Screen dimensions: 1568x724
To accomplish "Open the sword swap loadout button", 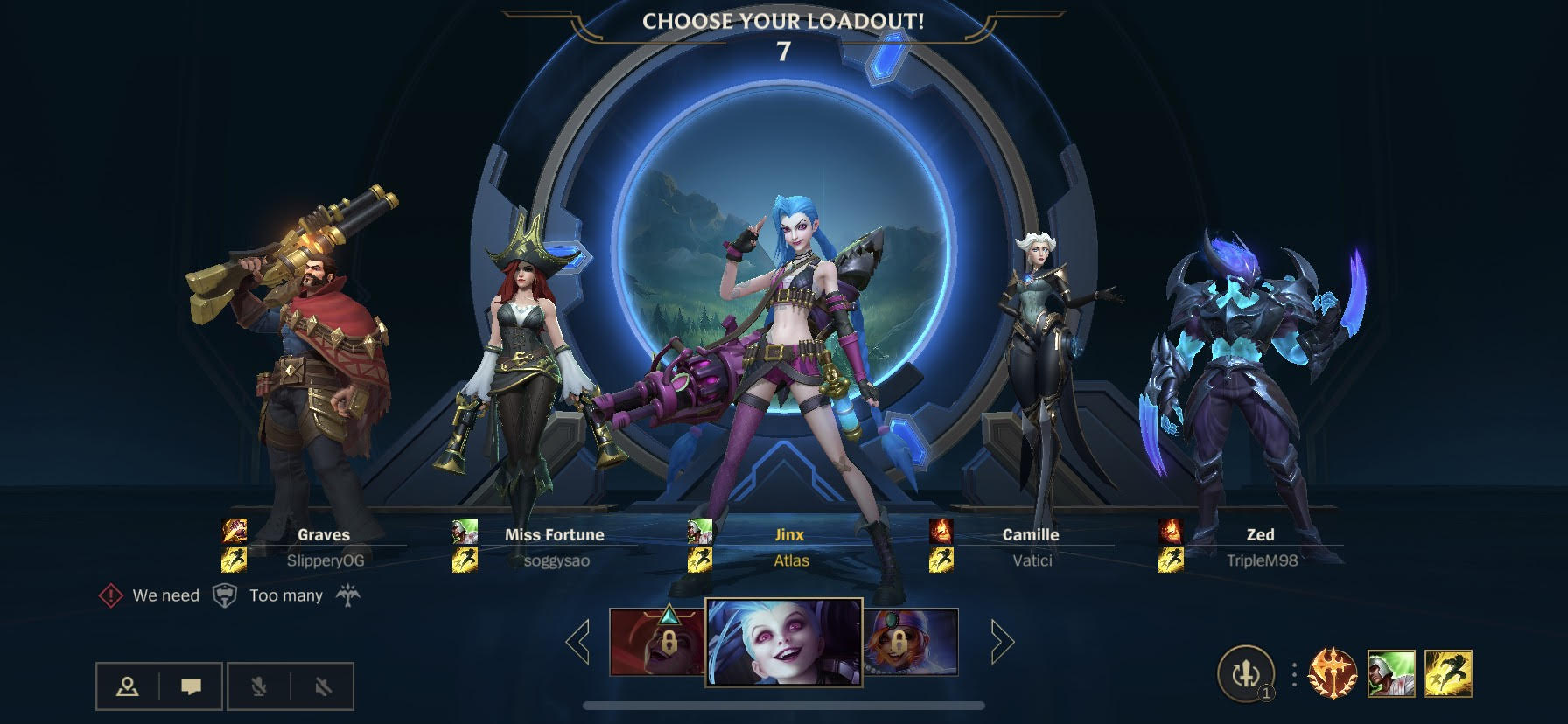I will click(x=1246, y=674).
